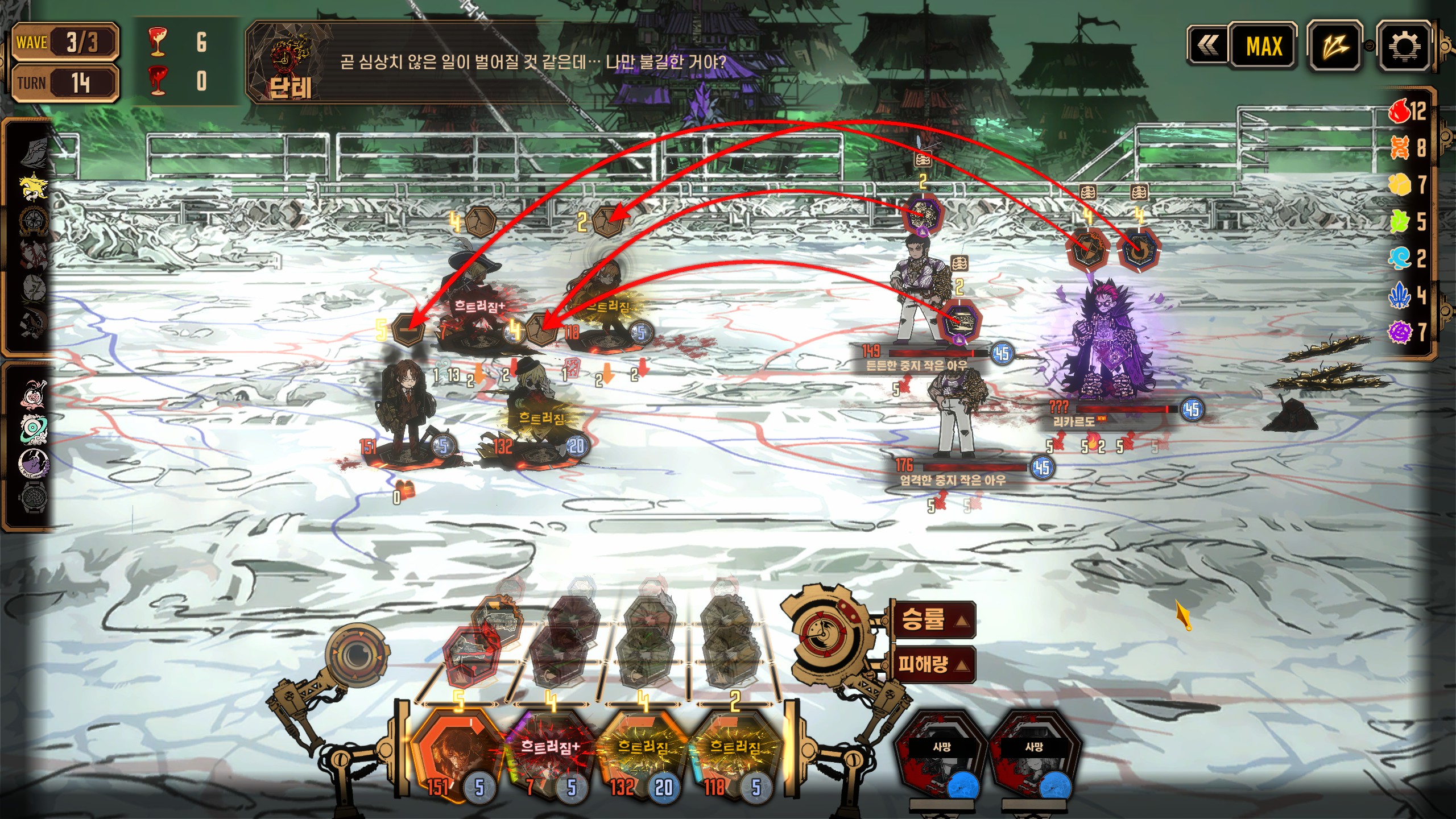
Task: Choose the 흐트러짐+ staggered portrait with 7 HP
Action: click(549, 754)
